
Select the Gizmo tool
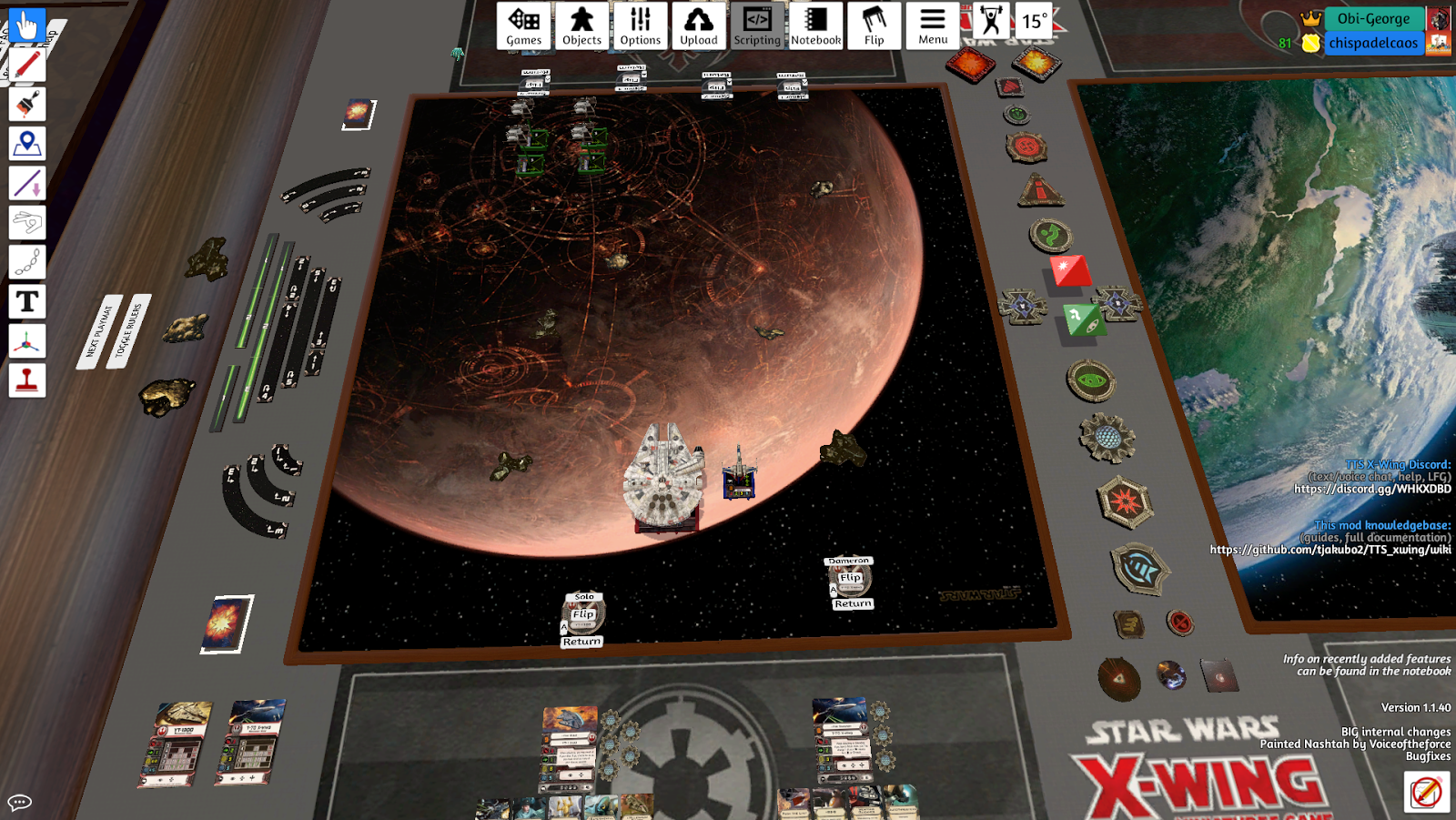click(25, 342)
